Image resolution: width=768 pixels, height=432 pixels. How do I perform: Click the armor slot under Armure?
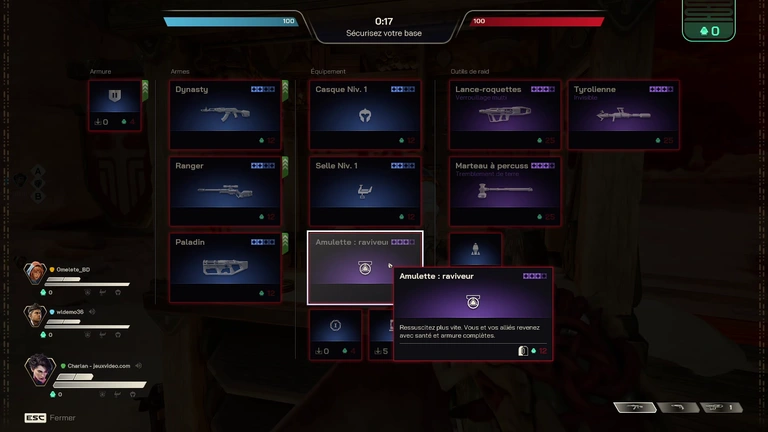tap(114, 106)
